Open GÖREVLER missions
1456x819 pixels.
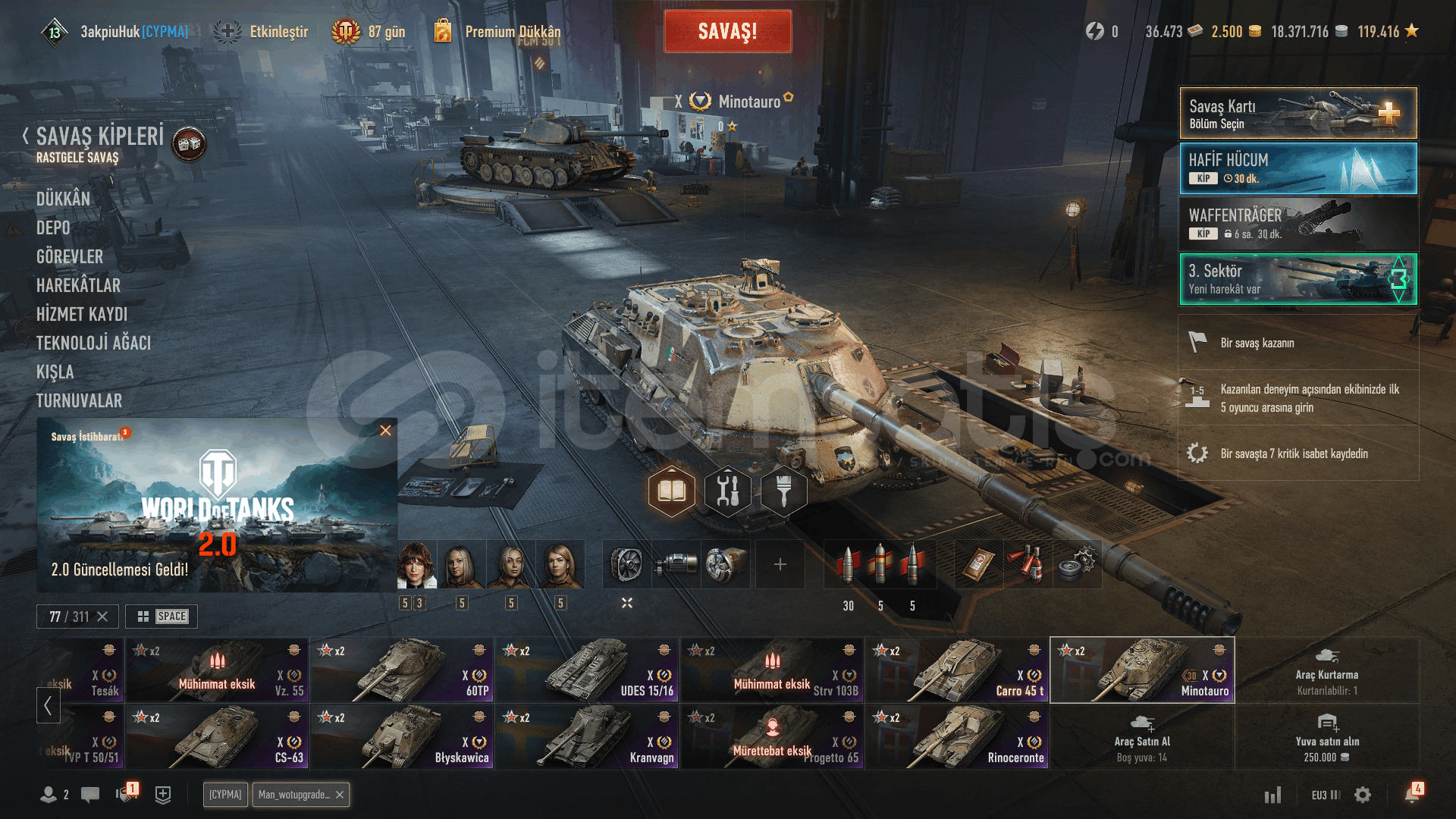point(70,257)
